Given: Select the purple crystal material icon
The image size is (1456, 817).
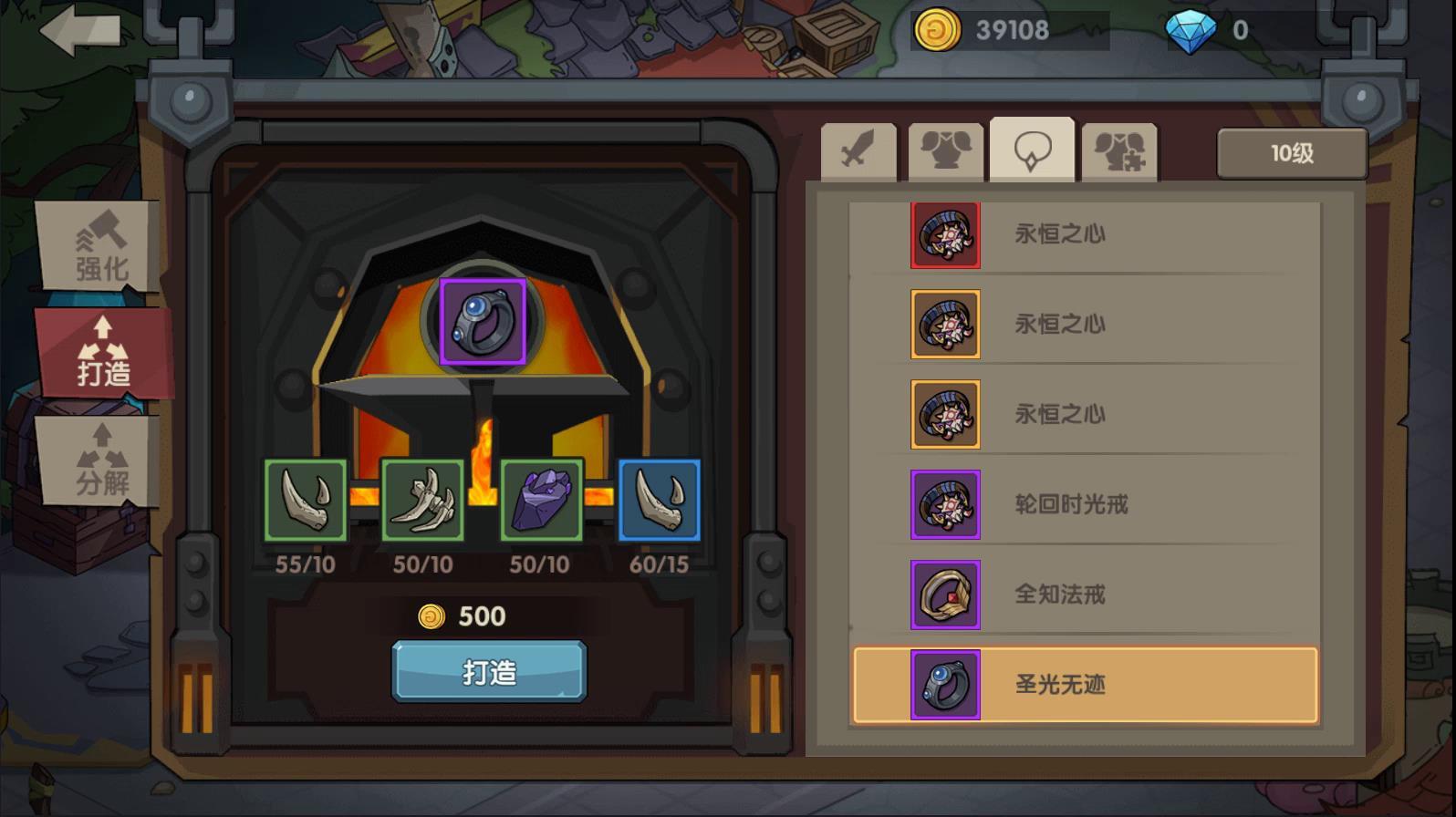Looking at the screenshot, I should 541,500.
